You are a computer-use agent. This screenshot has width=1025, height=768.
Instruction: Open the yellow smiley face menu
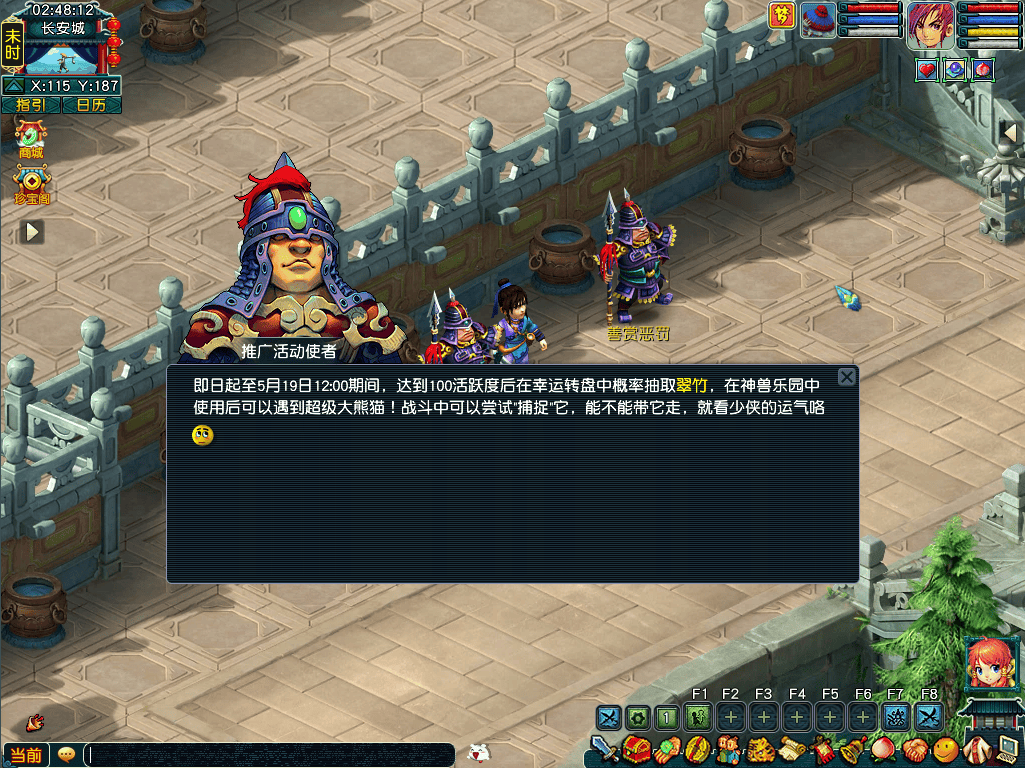pos(946,749)
